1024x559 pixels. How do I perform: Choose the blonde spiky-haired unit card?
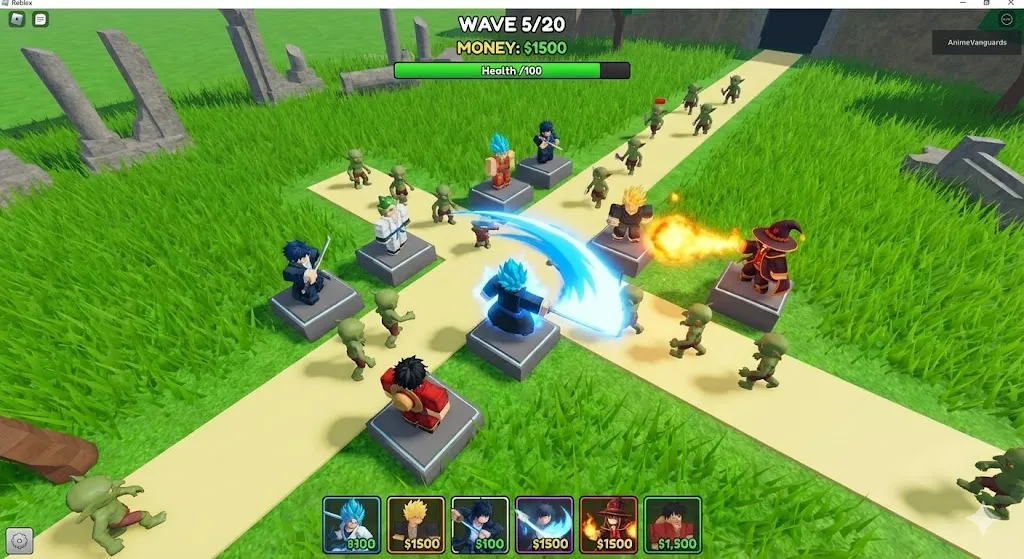pos(415,525)
